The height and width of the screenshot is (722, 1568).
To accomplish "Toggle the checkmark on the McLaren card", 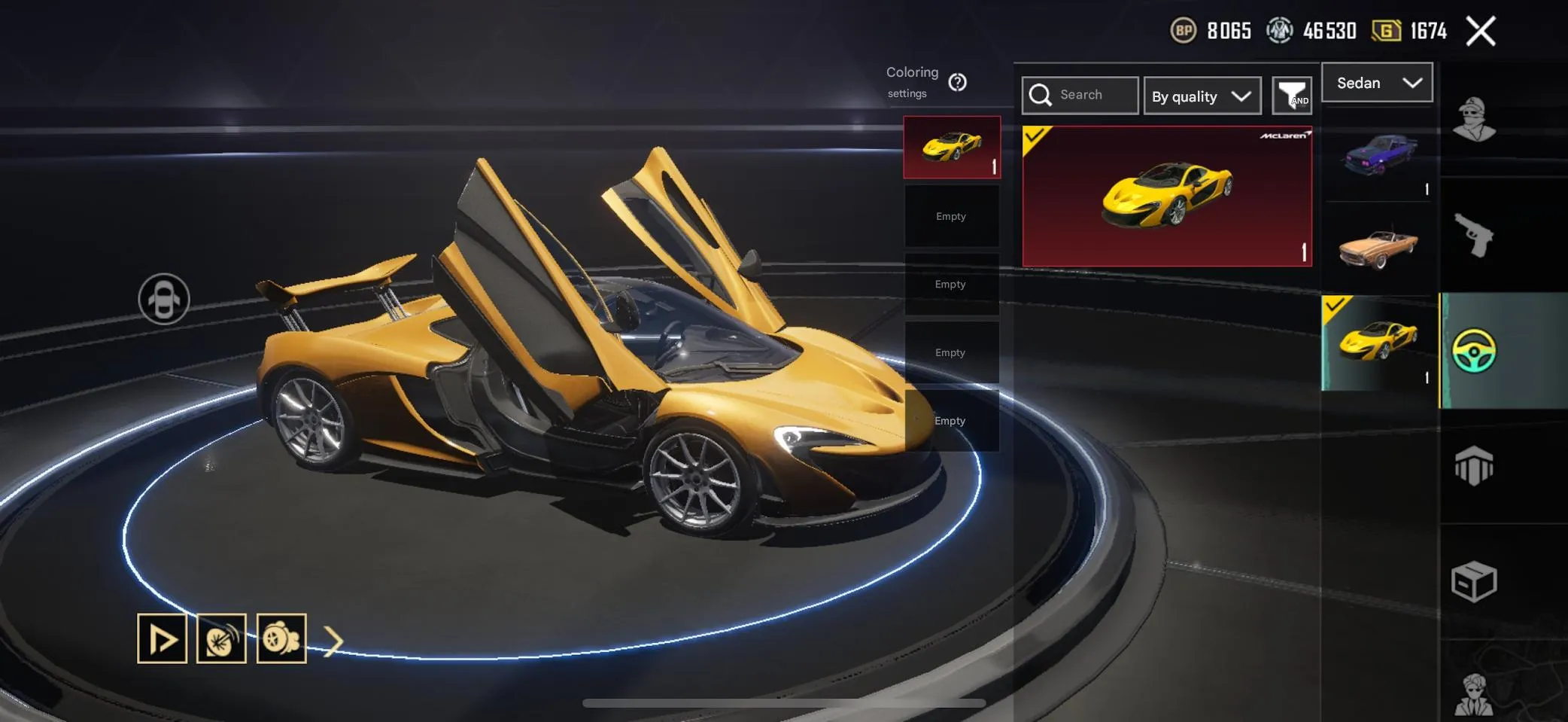I will click(1036, 137).
